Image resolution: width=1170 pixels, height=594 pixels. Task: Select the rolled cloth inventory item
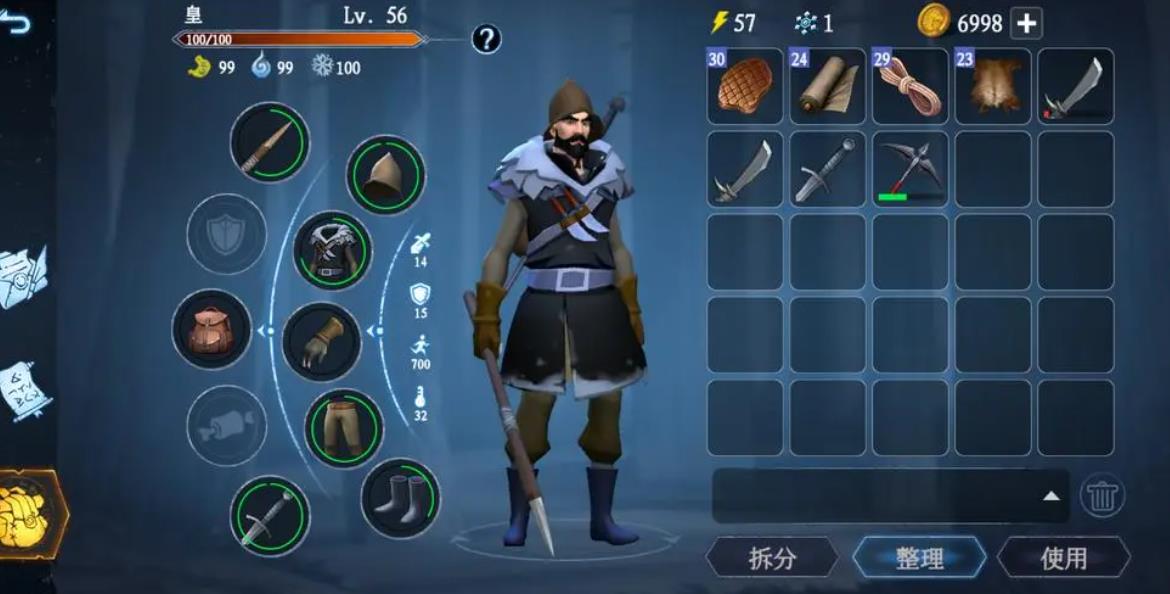click(x=827, y=87)
